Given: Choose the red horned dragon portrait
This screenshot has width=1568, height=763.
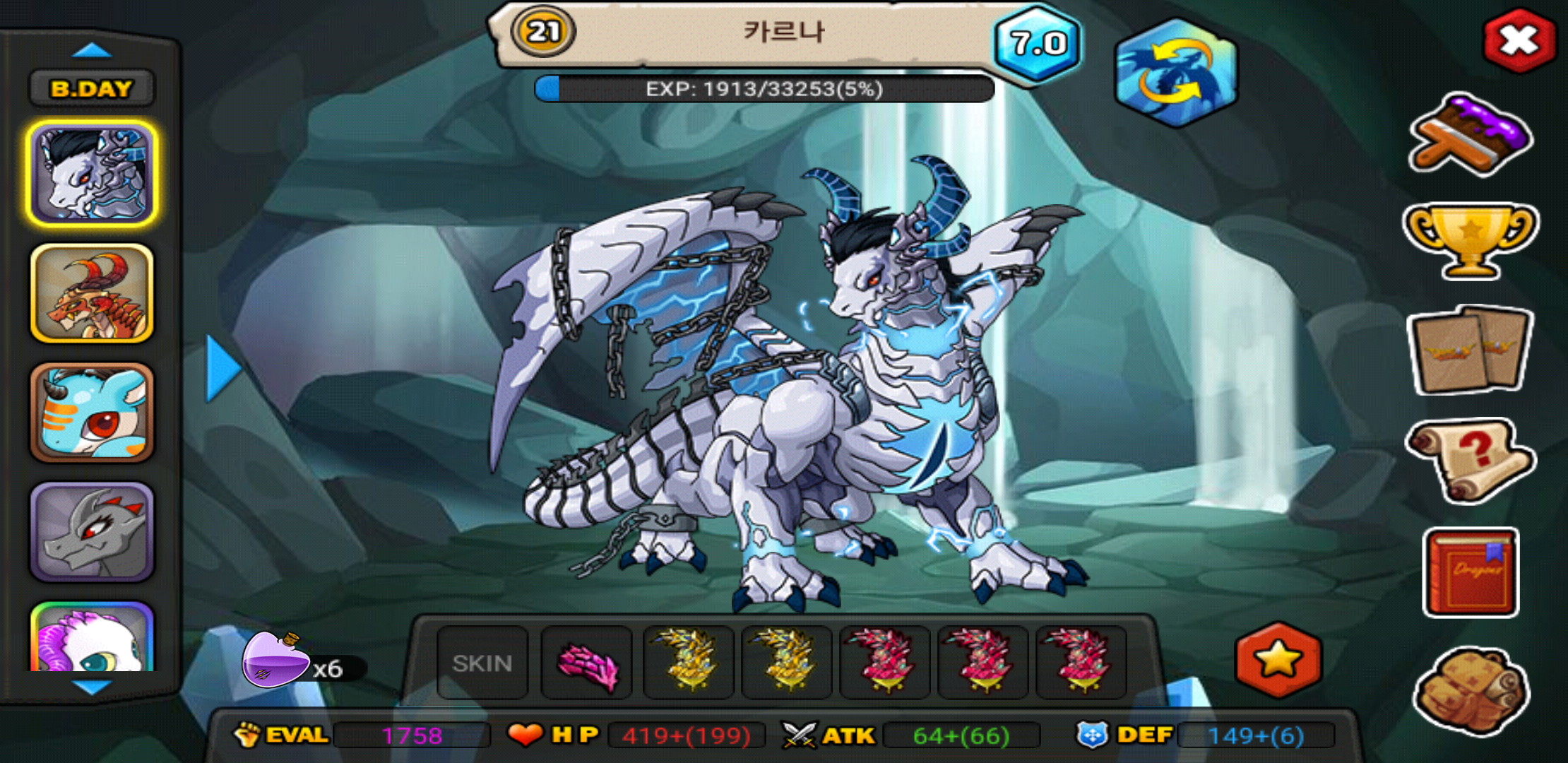Looking at the screenshot, I should click(92, 293).
